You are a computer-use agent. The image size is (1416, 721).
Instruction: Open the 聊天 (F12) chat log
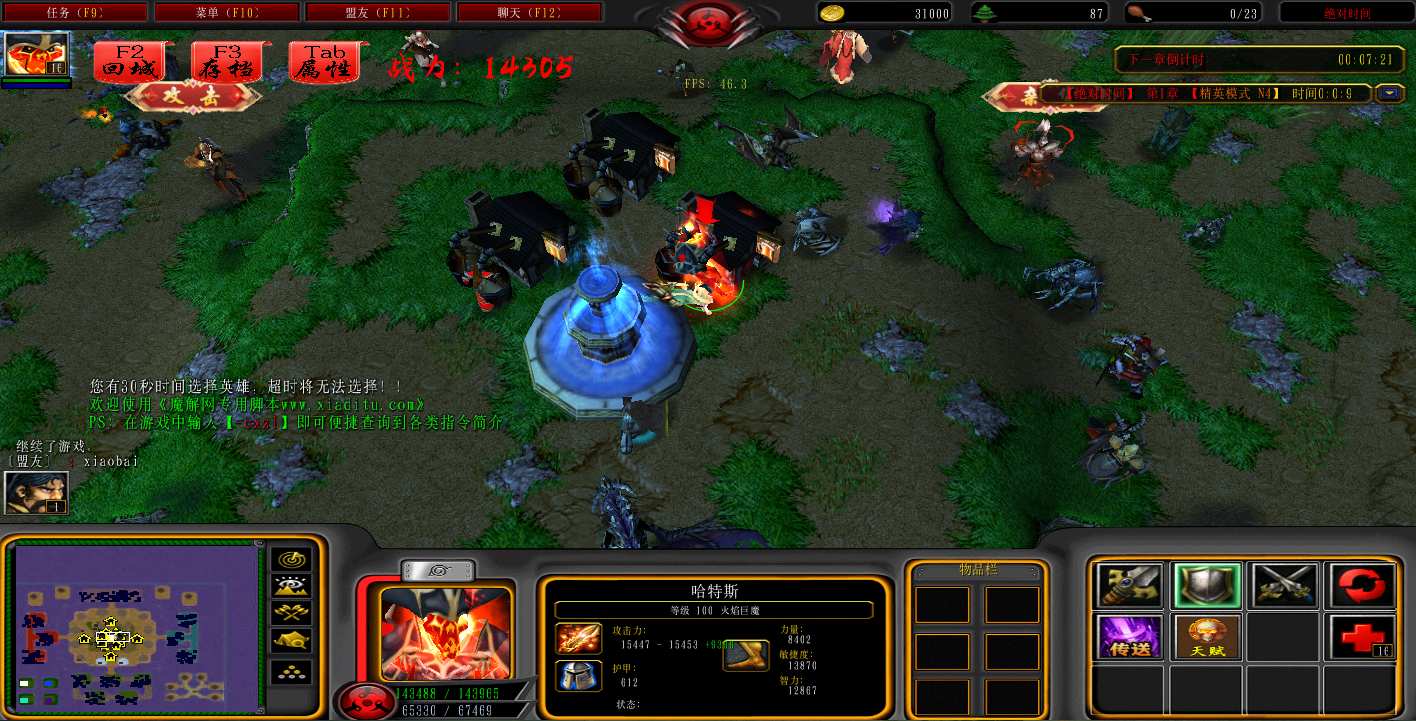(x=529, y=13)
